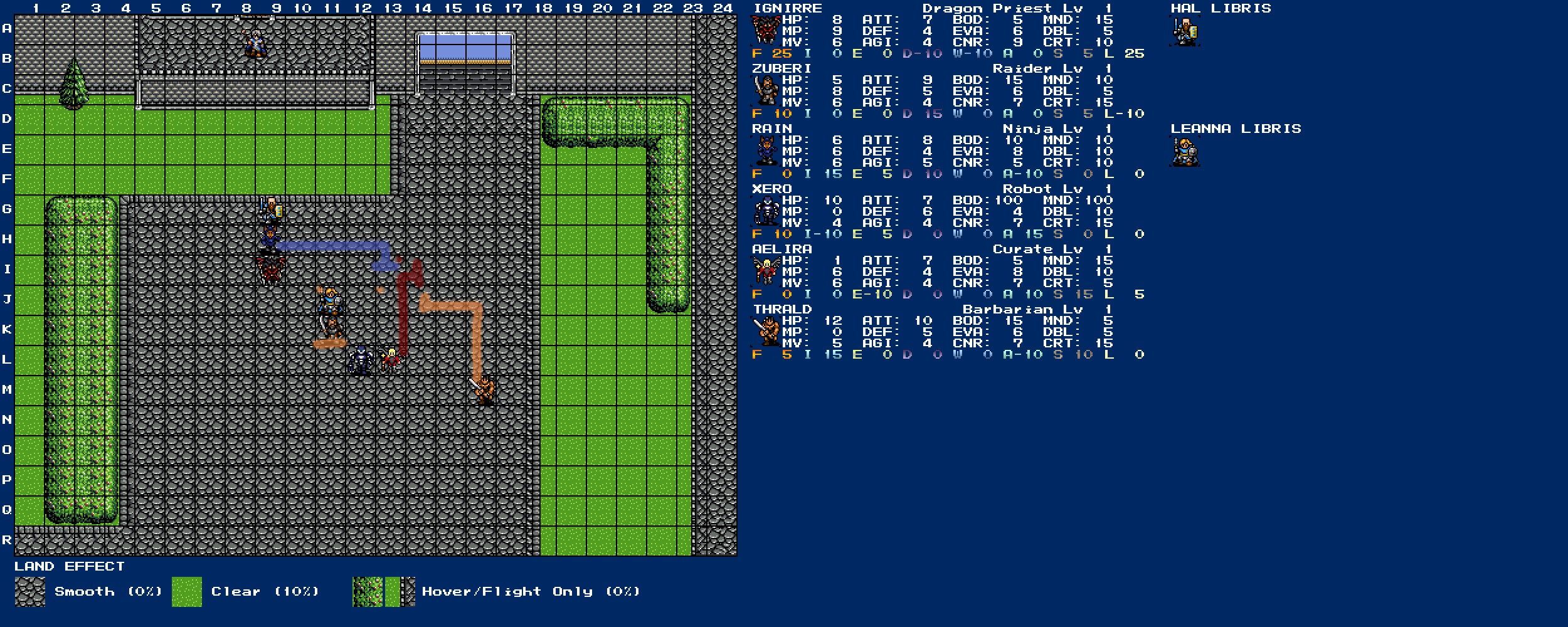The height and width of the screenshot is (627, 1568).
Task: Click Hal Libris's portrait icon
Action: [x=1185, y=31]
